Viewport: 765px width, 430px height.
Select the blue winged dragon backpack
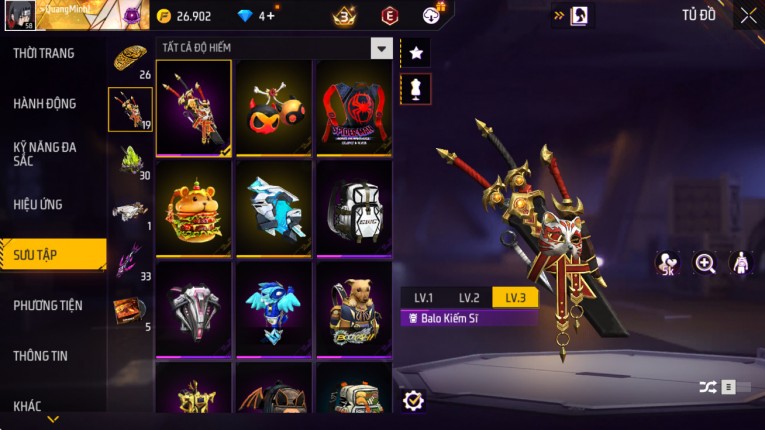[x=274, y=308]
